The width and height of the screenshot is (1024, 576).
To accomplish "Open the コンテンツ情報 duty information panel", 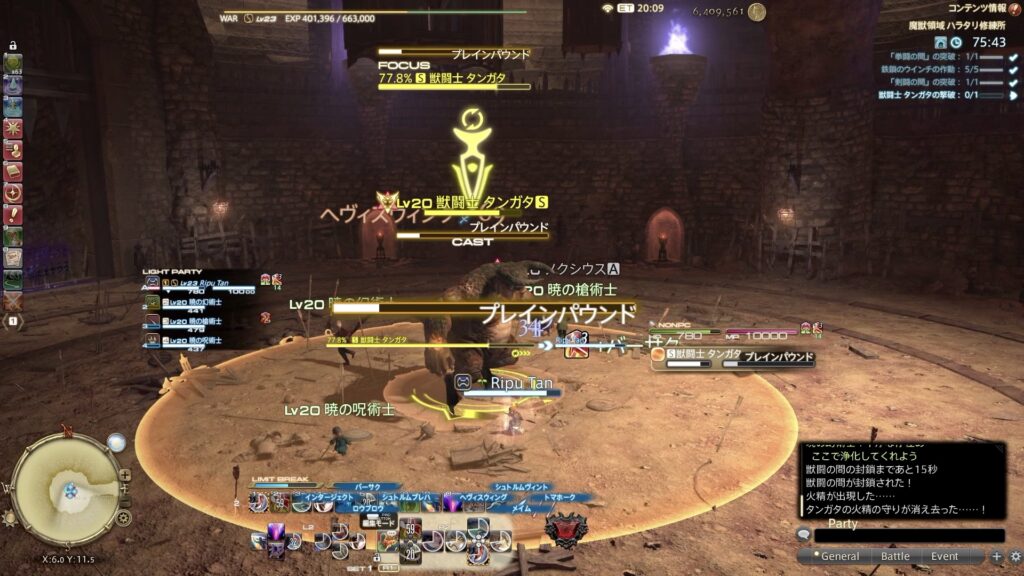I will [976, 9].
